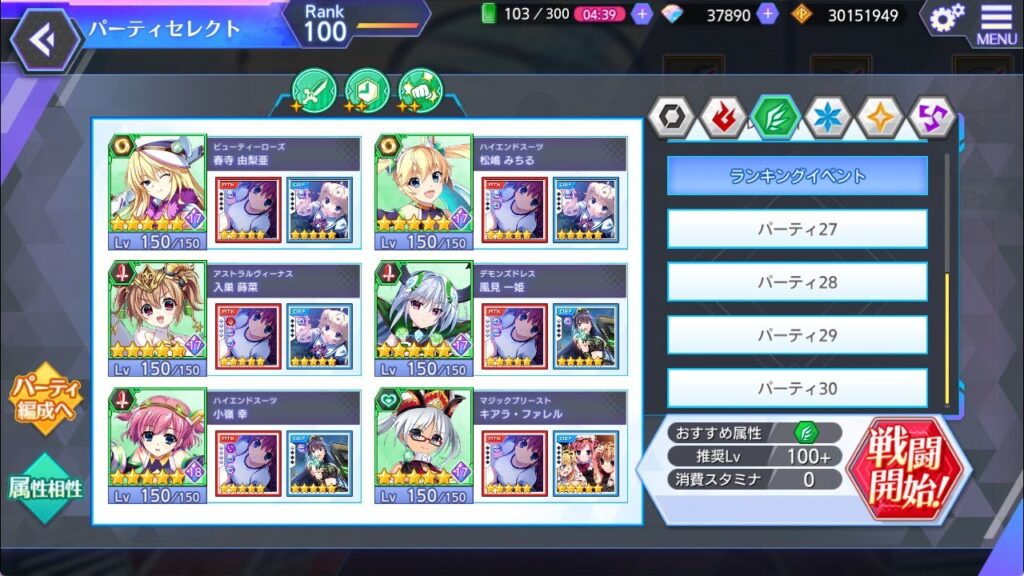Select the ランキングイベント party entry

coord(797,176)
